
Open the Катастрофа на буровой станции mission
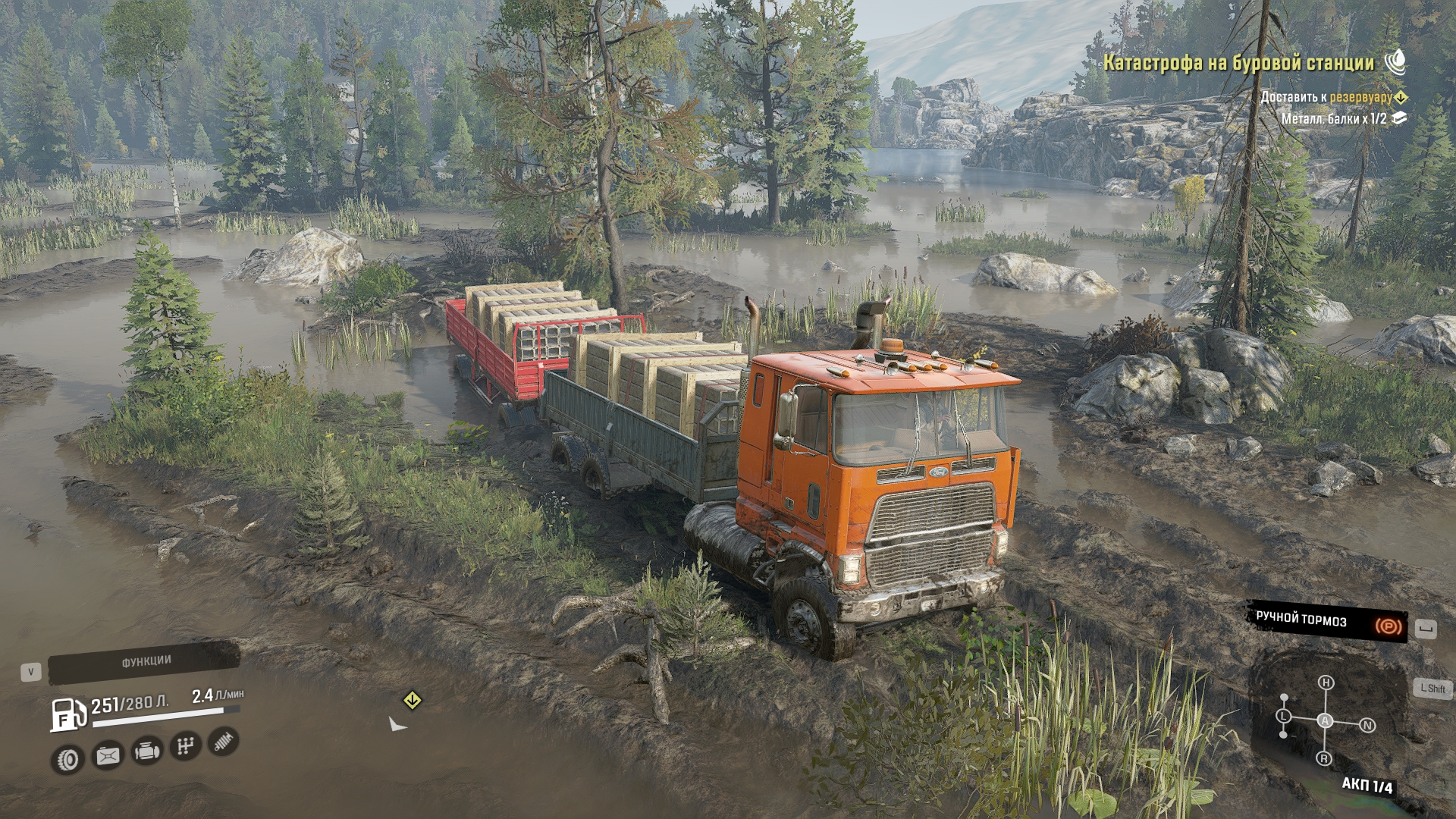(1238, 63)
